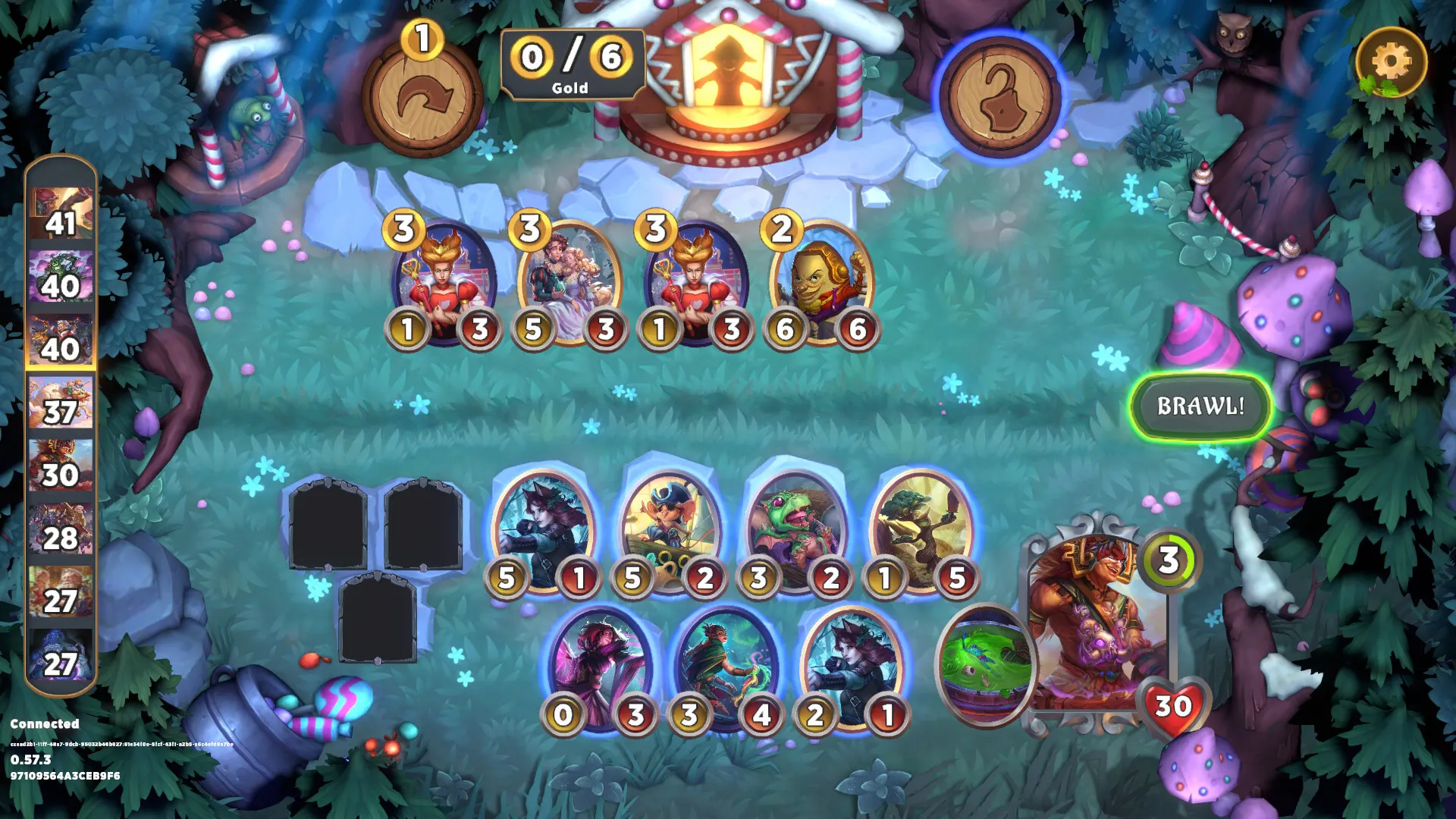
Task: View the leaderboard player with 37 health
Action: [x=61, y=403]
